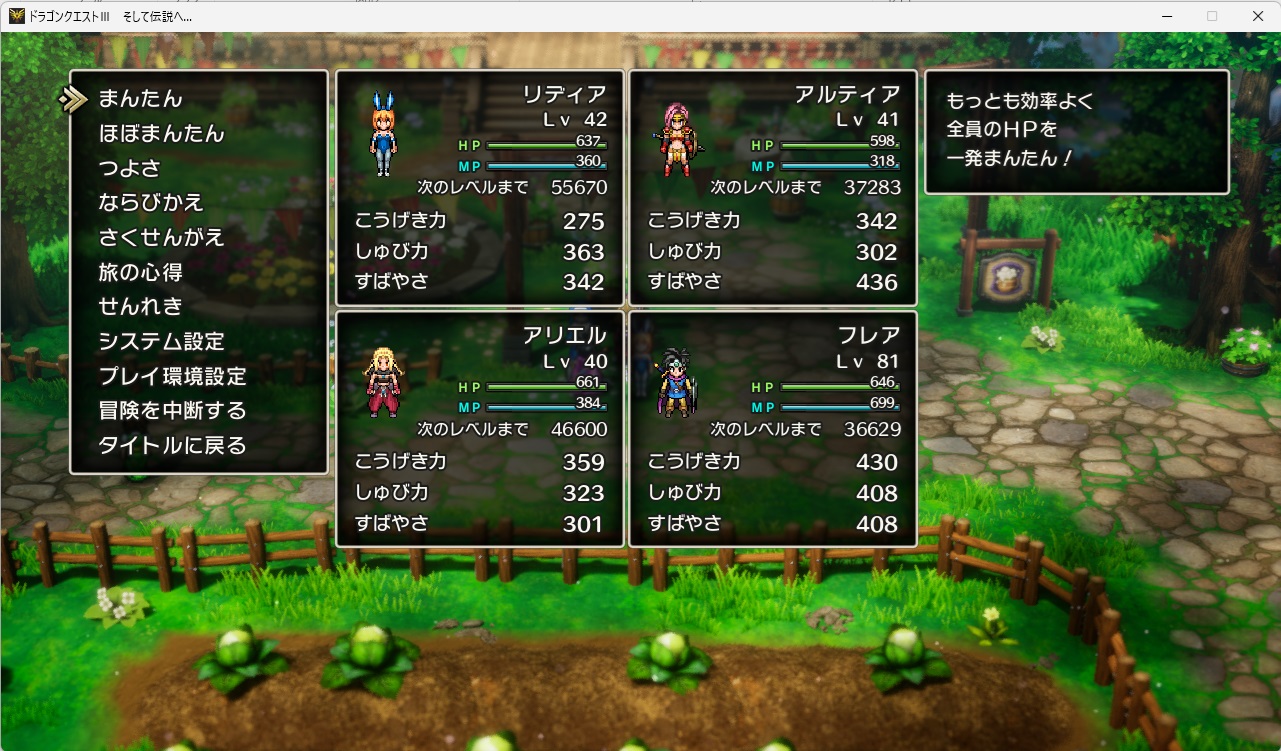This screenshot has height=751, width=1281.
Task: Open the つよさ status menu
Action: pos(129,168)
